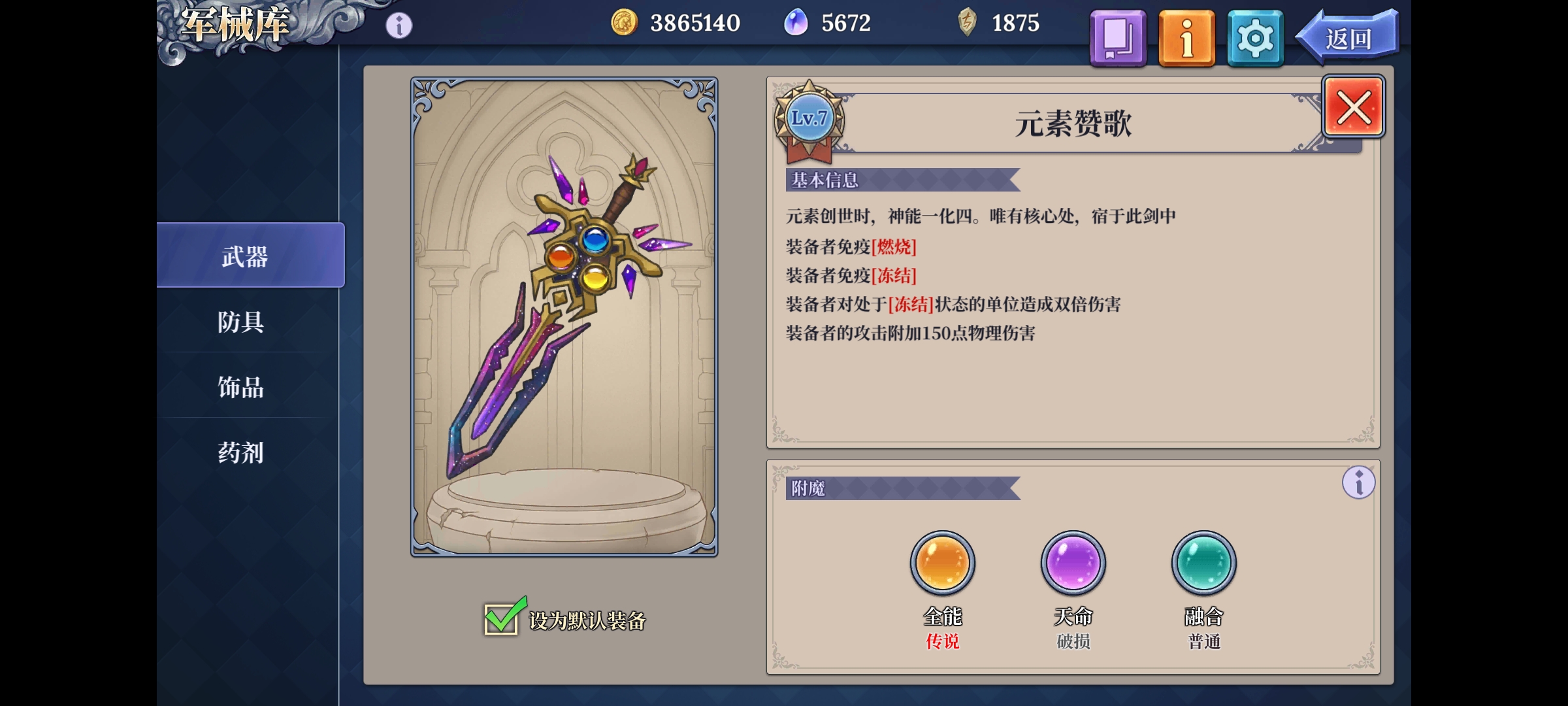
Task: Open the journal book icon in top bar
Action: click(1117, 38)
